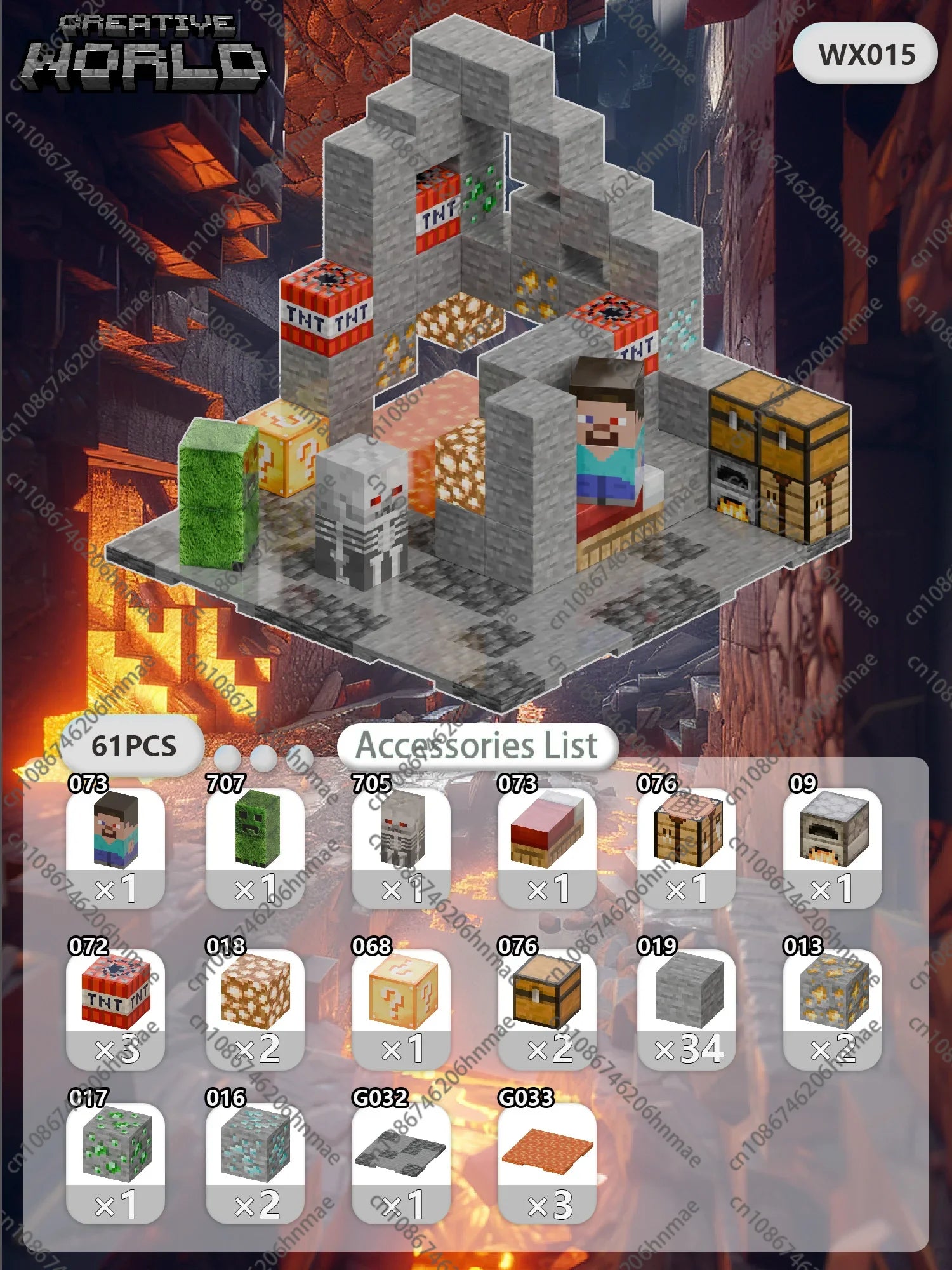Select the diamond ore block tile
Screen dimensions: 952x1270
click(255, 1162)
